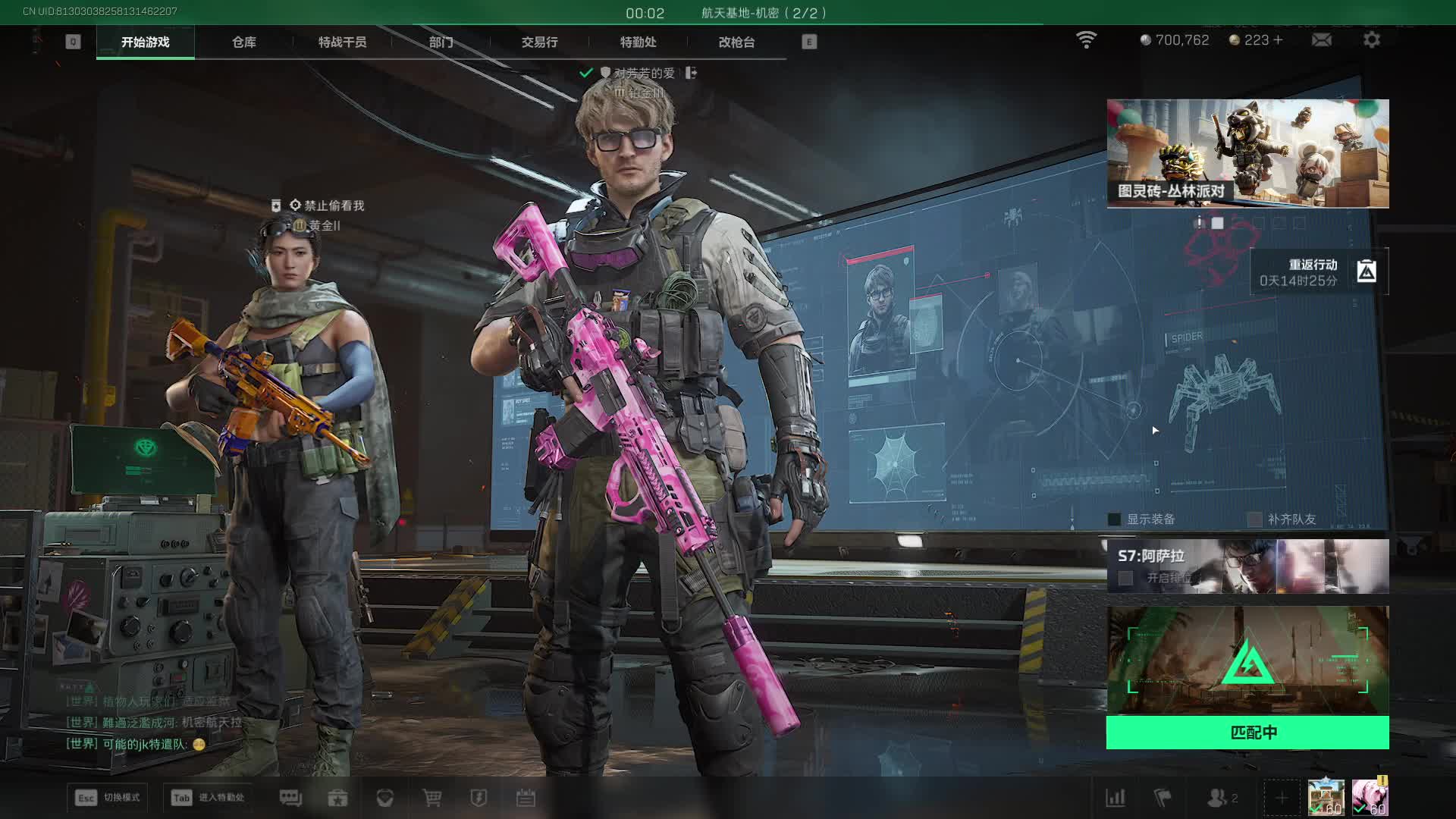Toggle the 补齐队友 fill-teammates checkbox

(x=1255, y=519)
